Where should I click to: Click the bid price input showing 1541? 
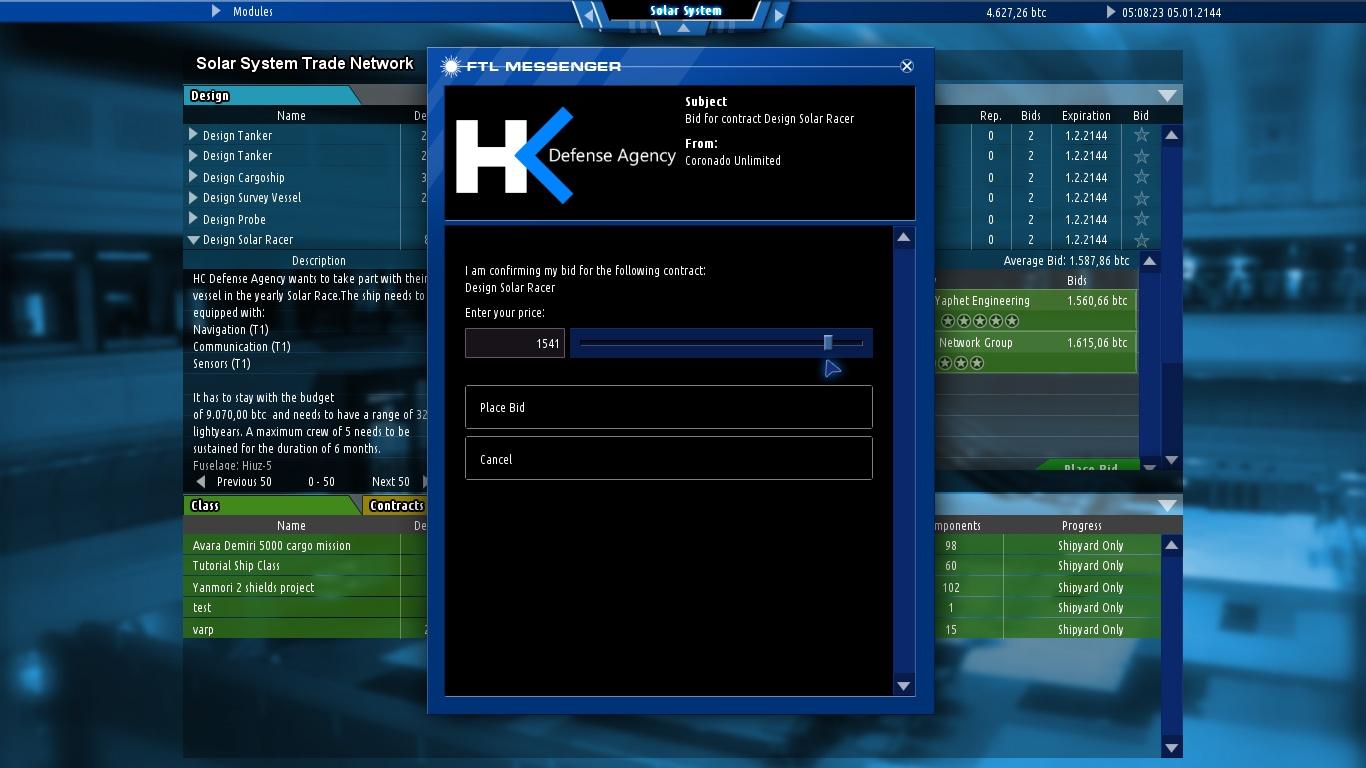514,342
